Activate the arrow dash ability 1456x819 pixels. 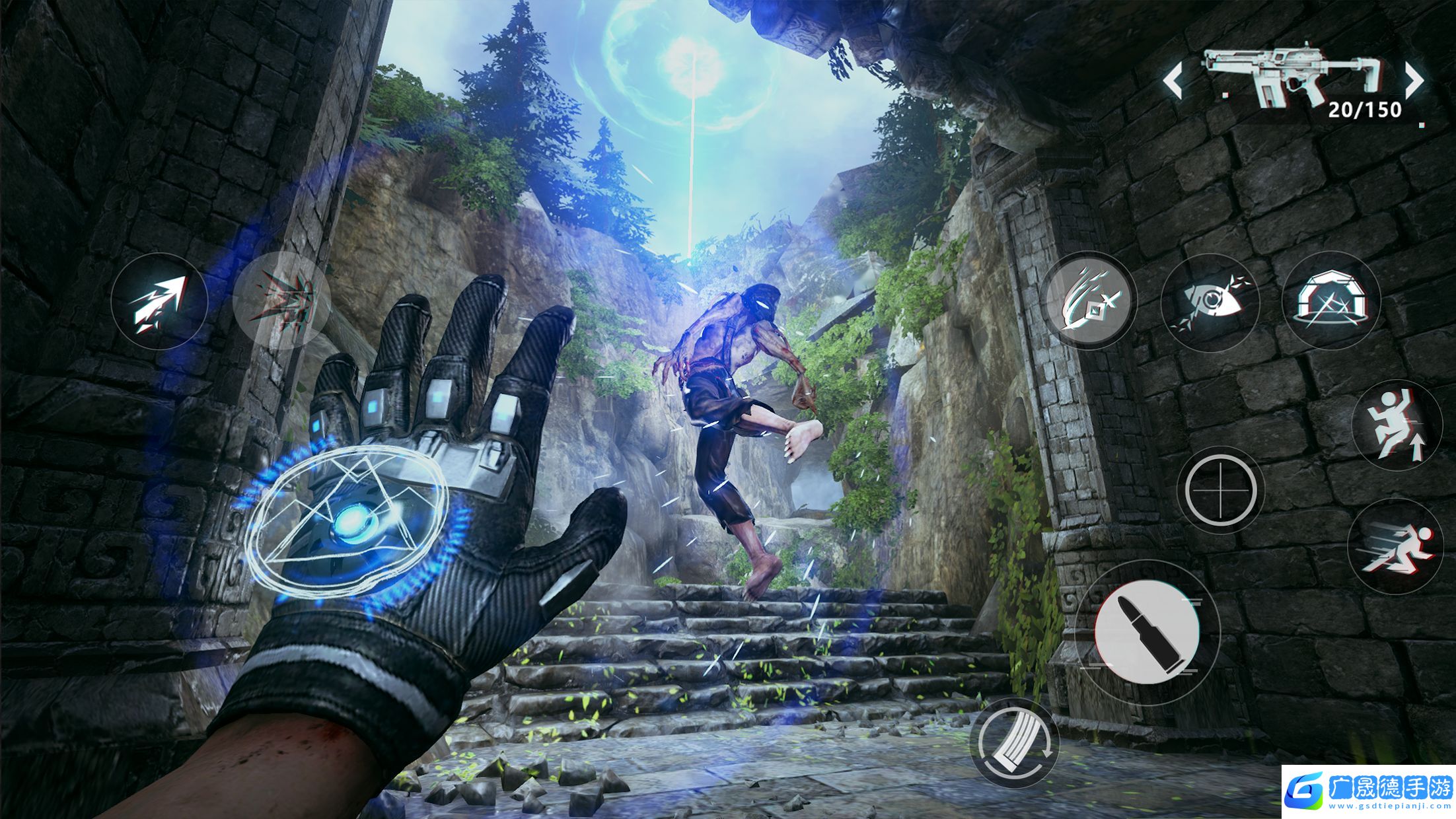pos(159,302)
